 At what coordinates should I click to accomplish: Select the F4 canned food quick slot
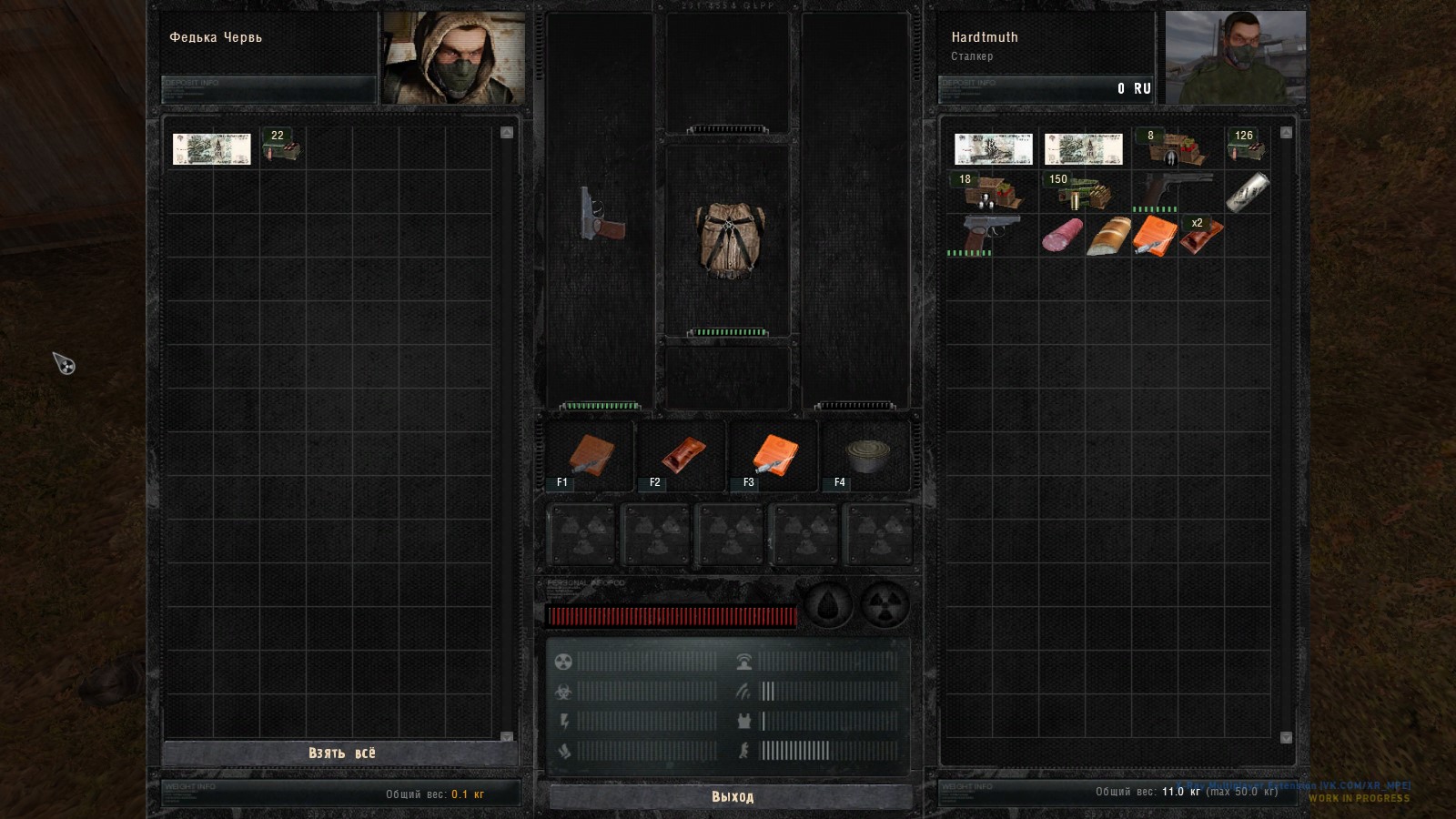pyautogui.click(x=866, y=454)
